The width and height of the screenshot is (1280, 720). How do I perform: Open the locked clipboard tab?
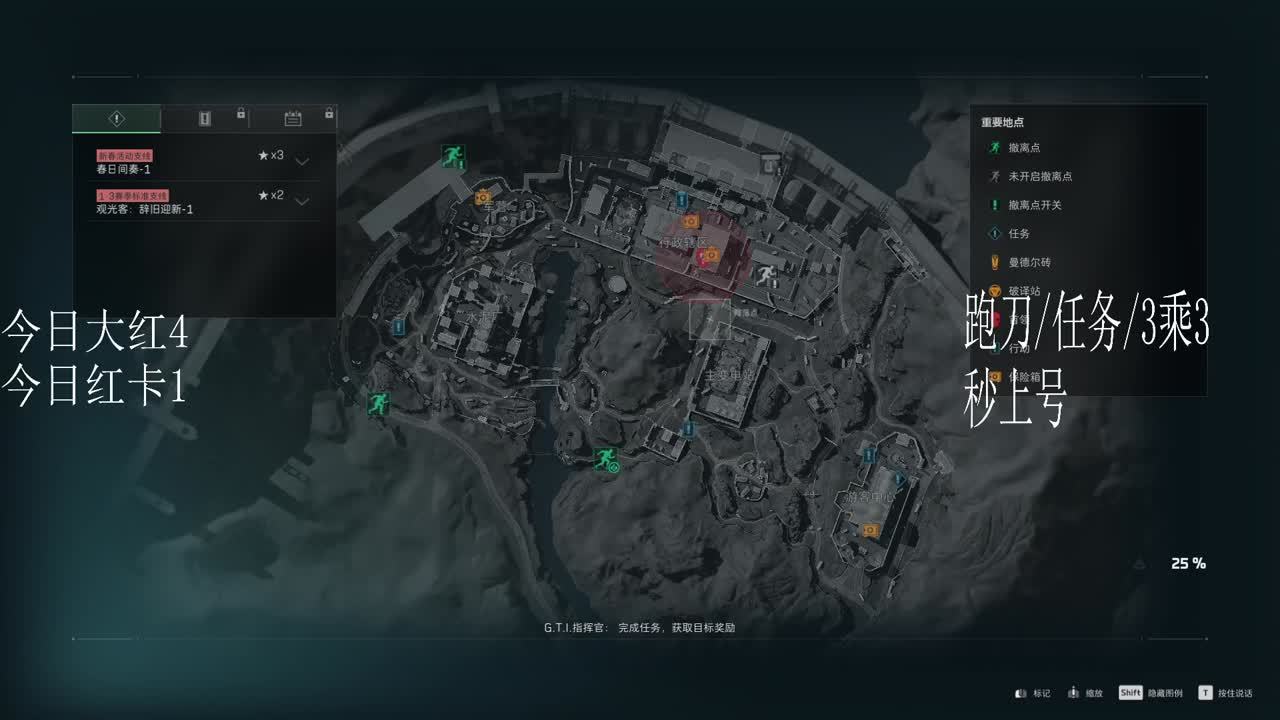click(x=205, y=119)
